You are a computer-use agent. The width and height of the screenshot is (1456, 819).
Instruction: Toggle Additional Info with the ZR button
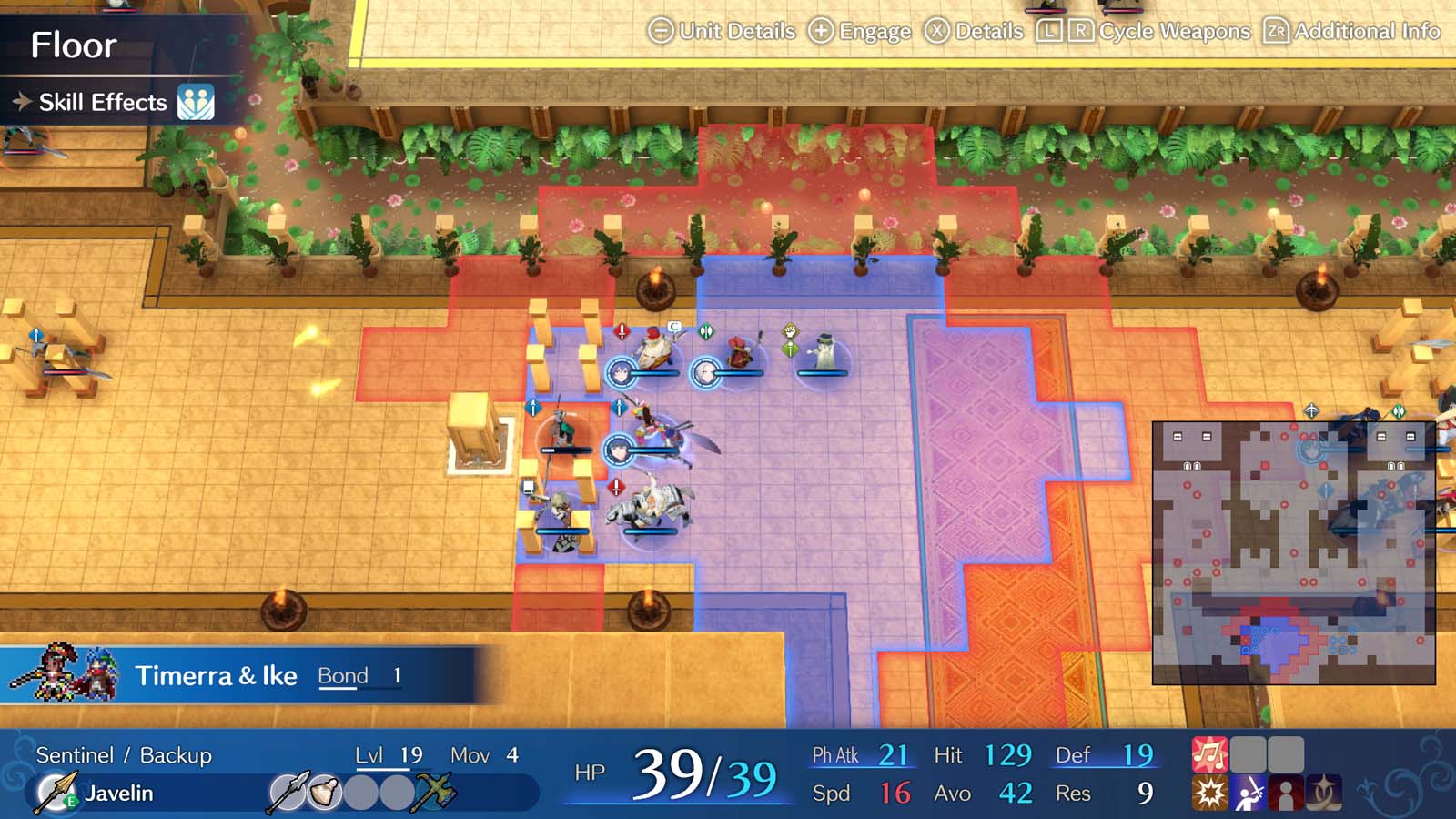click(x=1277, y=30)
